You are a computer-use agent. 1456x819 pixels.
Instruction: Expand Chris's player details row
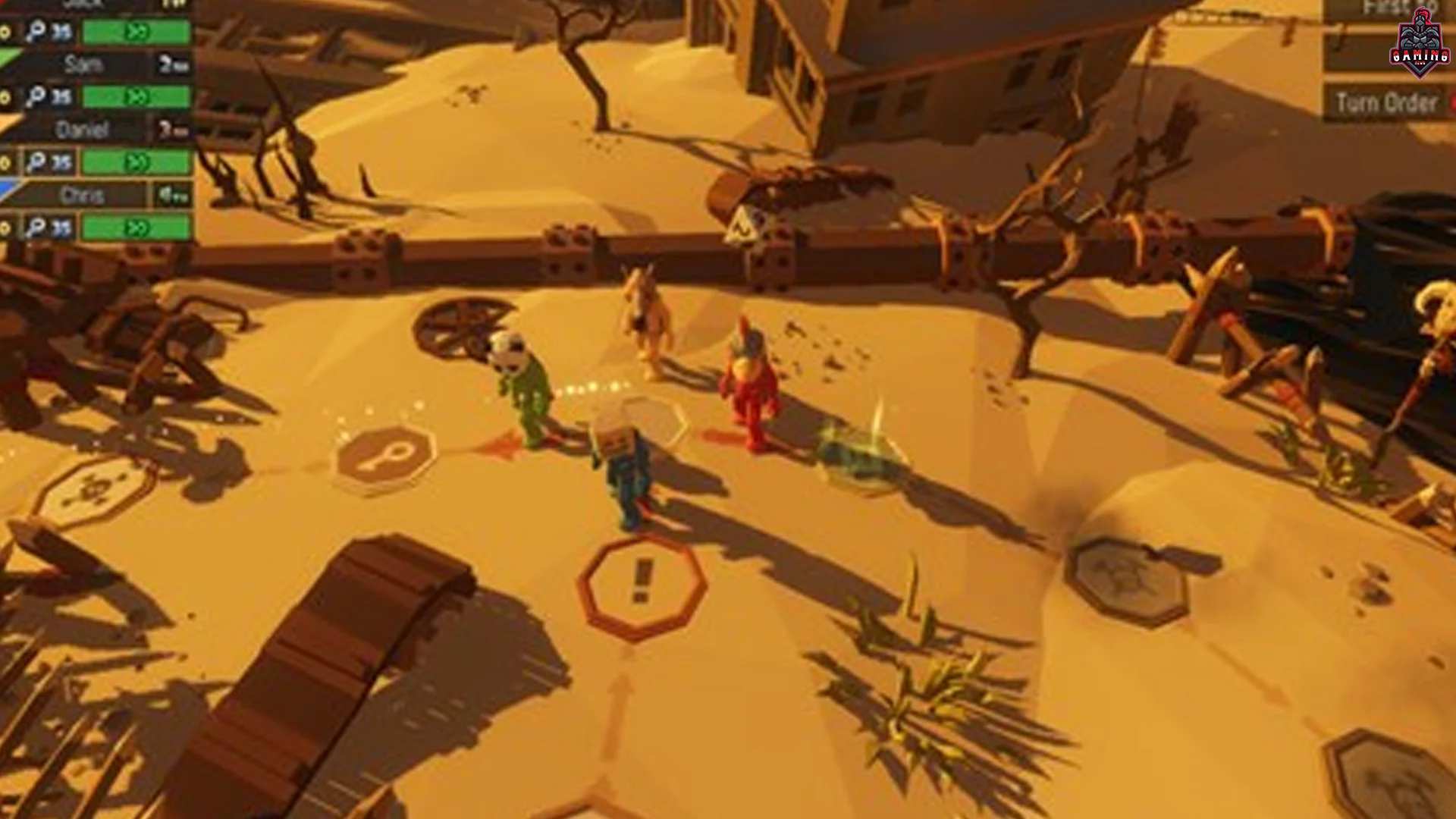pos(83,195)
